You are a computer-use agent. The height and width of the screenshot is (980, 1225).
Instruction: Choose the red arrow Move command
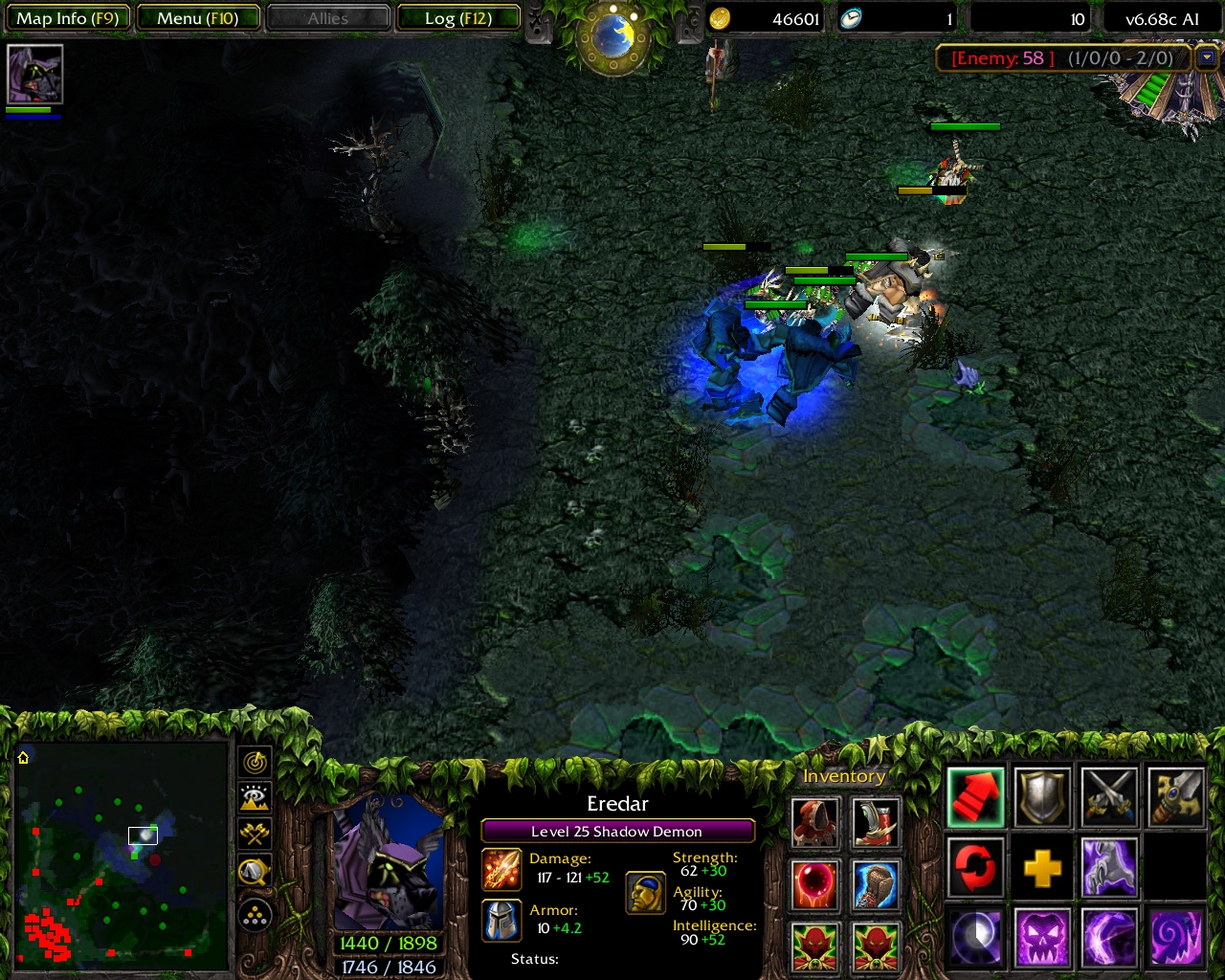tap(975, 797)
